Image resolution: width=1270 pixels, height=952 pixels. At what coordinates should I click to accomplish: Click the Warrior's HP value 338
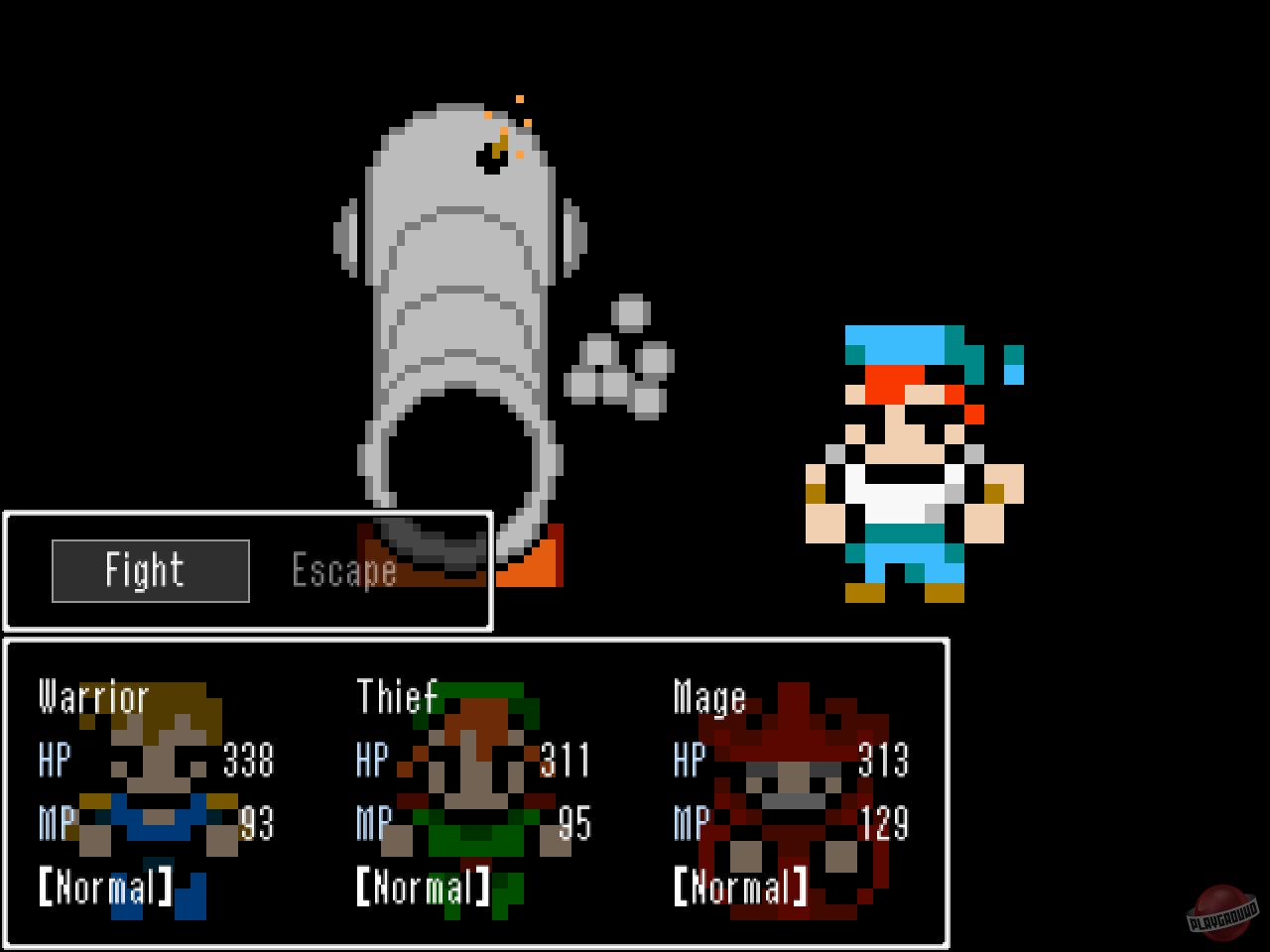point(249,761)
